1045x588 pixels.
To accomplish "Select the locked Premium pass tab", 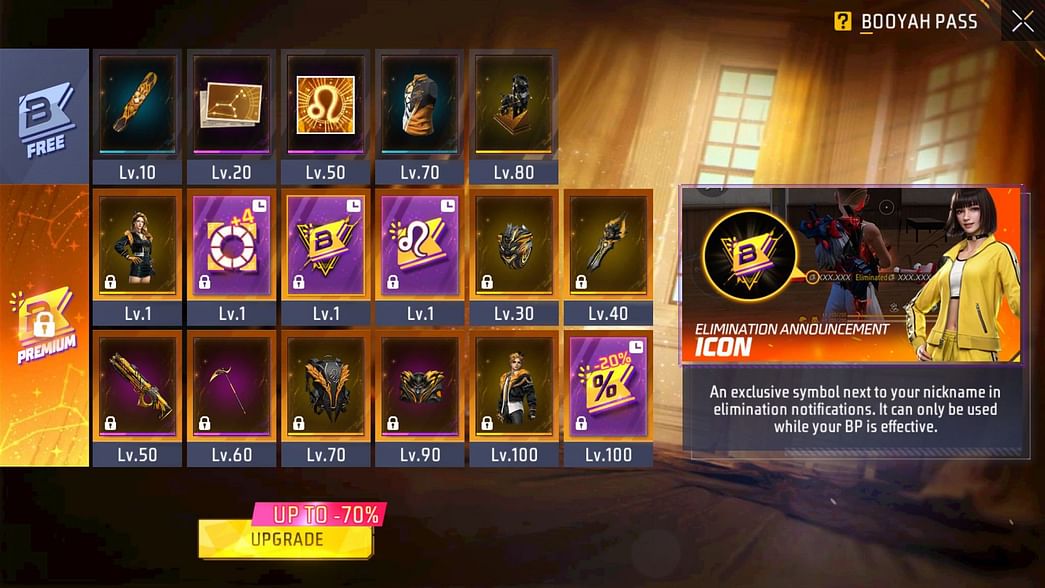I will (x=44, y=325).
